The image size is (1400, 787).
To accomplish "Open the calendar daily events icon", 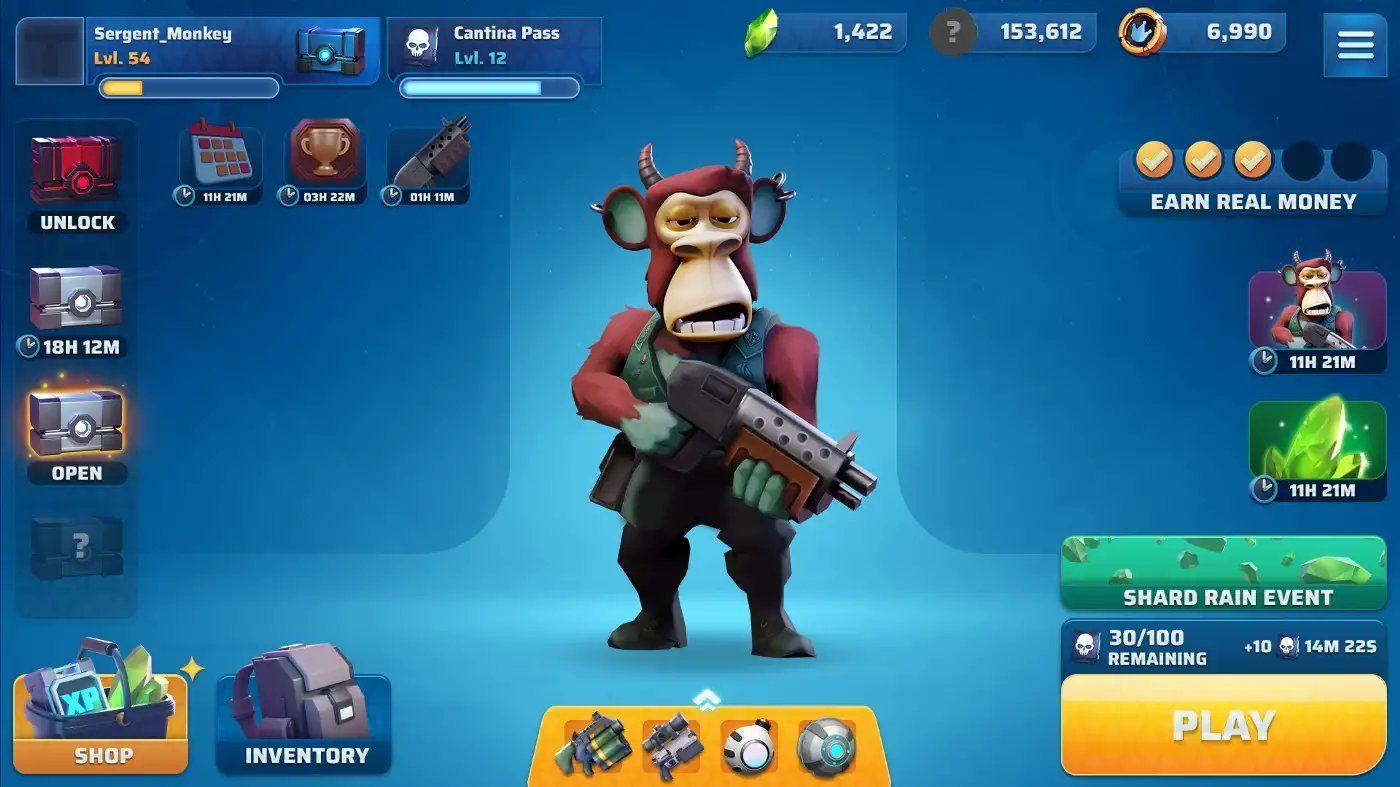I will click(x=219, y=152).
